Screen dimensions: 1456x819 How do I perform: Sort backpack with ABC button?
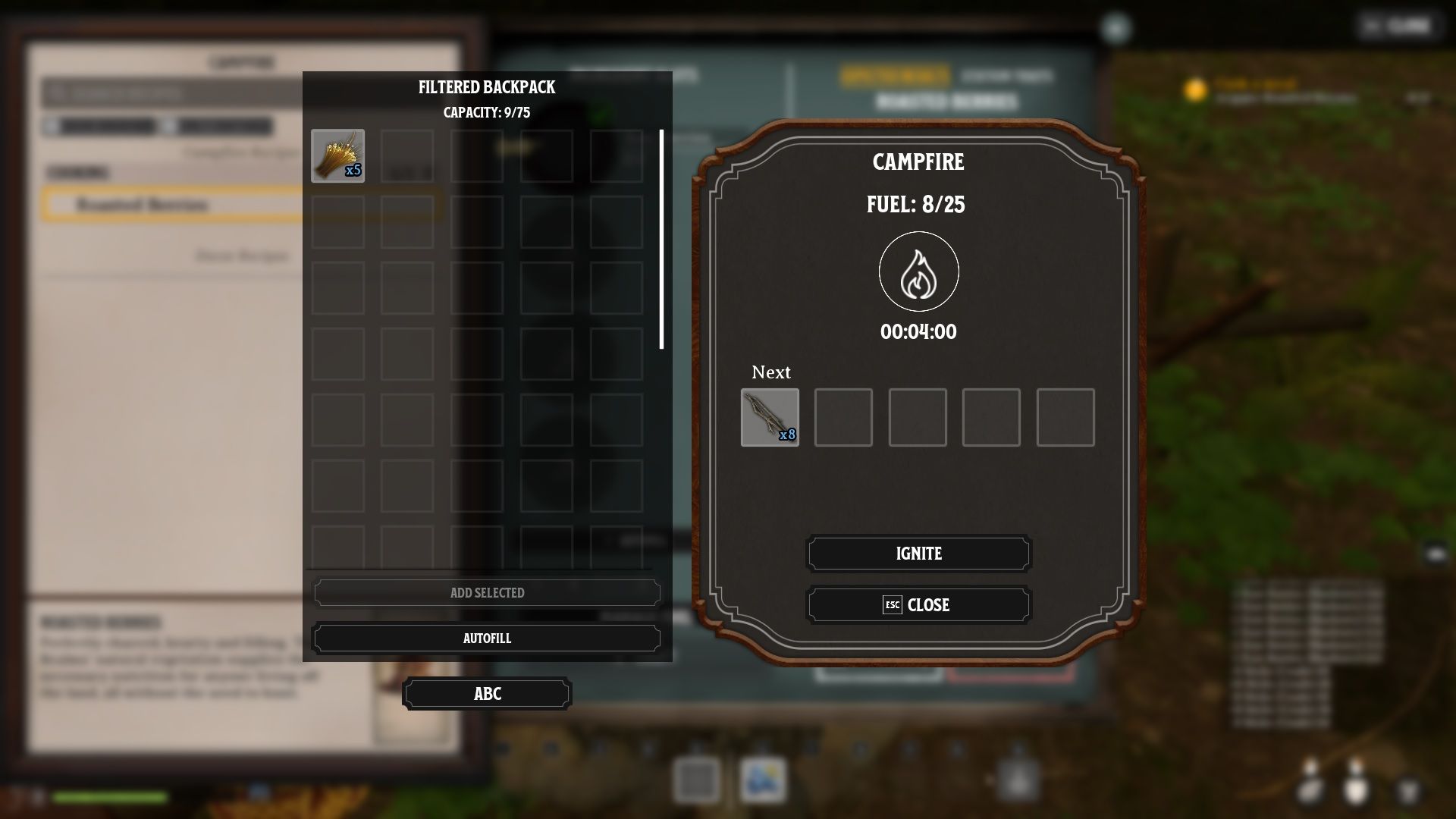(487, 694)
